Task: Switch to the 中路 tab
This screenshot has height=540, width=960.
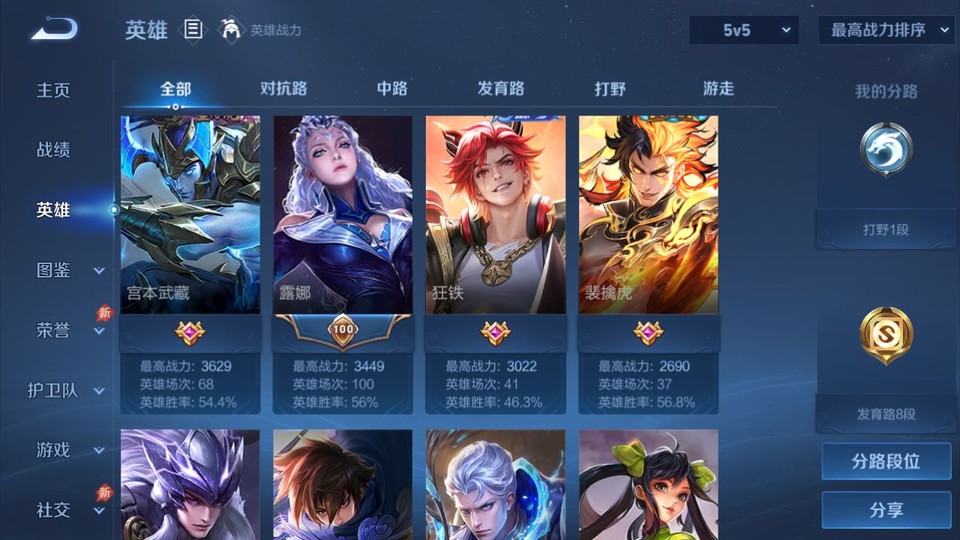Action: coord(392,89)
